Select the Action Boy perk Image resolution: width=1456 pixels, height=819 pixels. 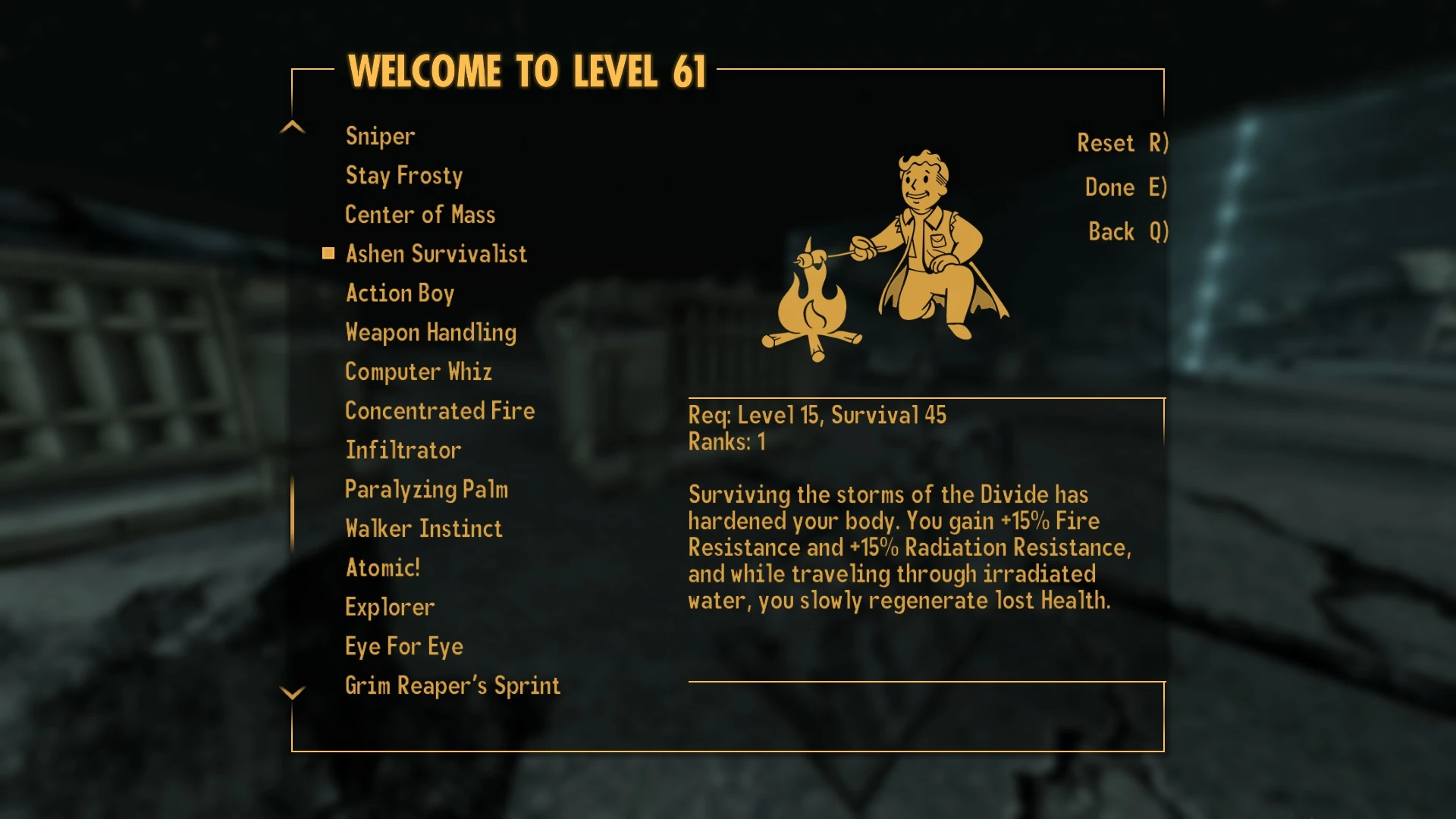pyautogui.click(x=400, y=293)
